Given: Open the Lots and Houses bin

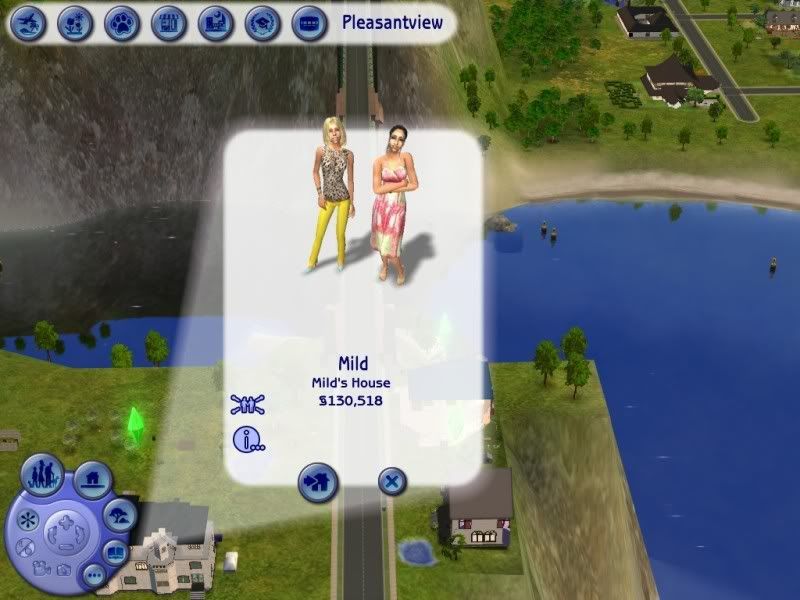Looking at the screenshot, I should [92, 481].
